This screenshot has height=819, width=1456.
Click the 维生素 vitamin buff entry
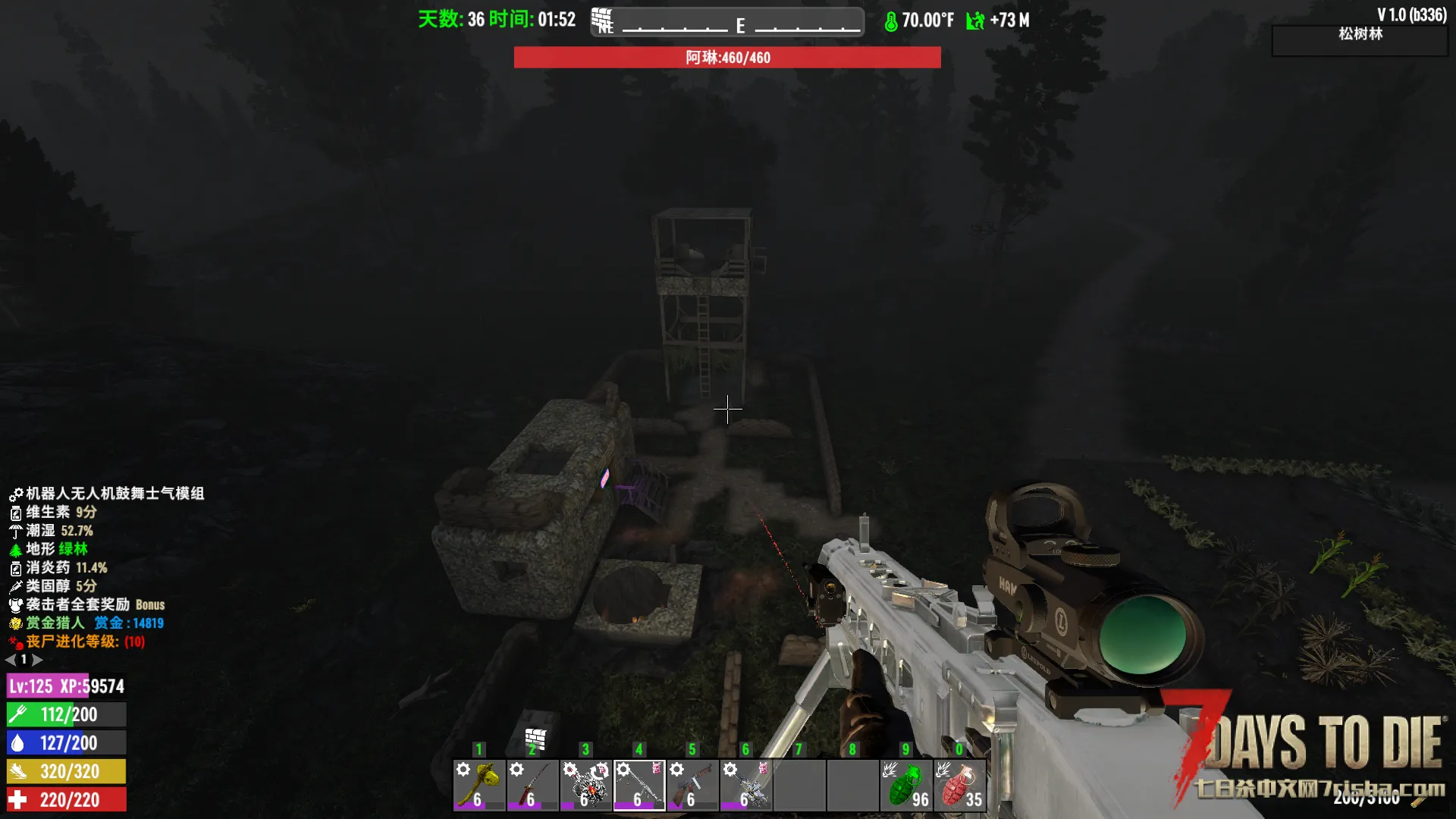(53, 513)
